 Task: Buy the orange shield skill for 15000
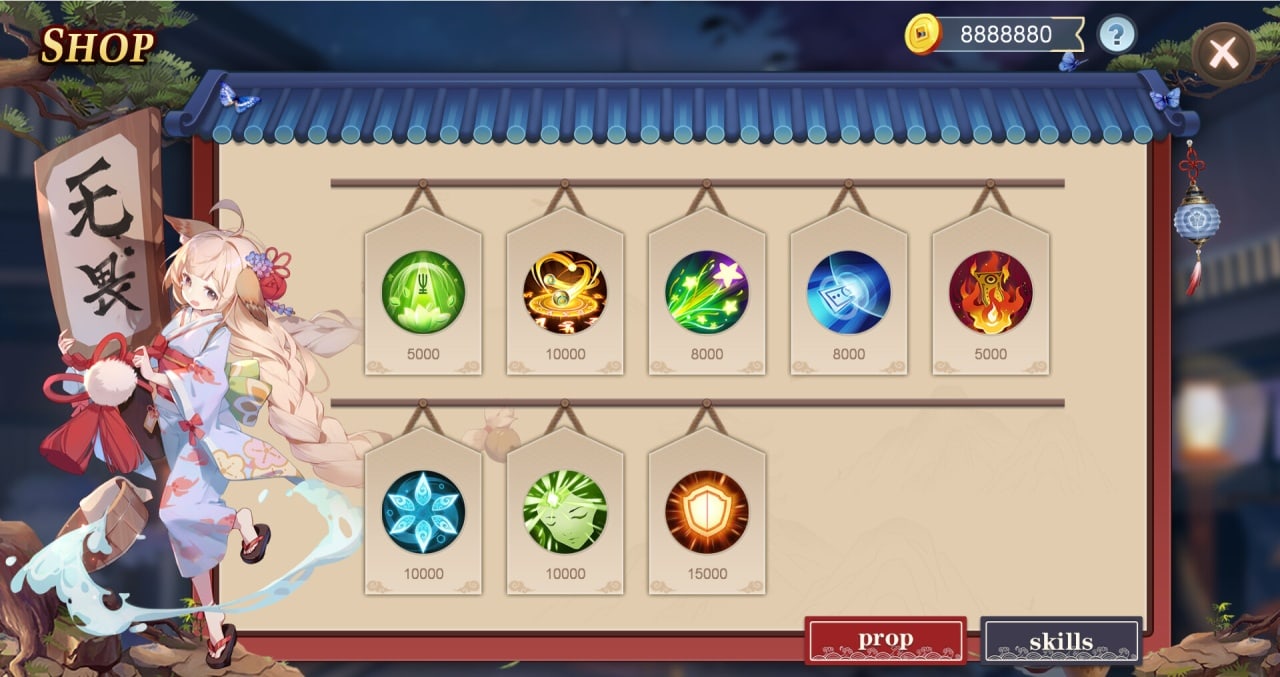707,512
